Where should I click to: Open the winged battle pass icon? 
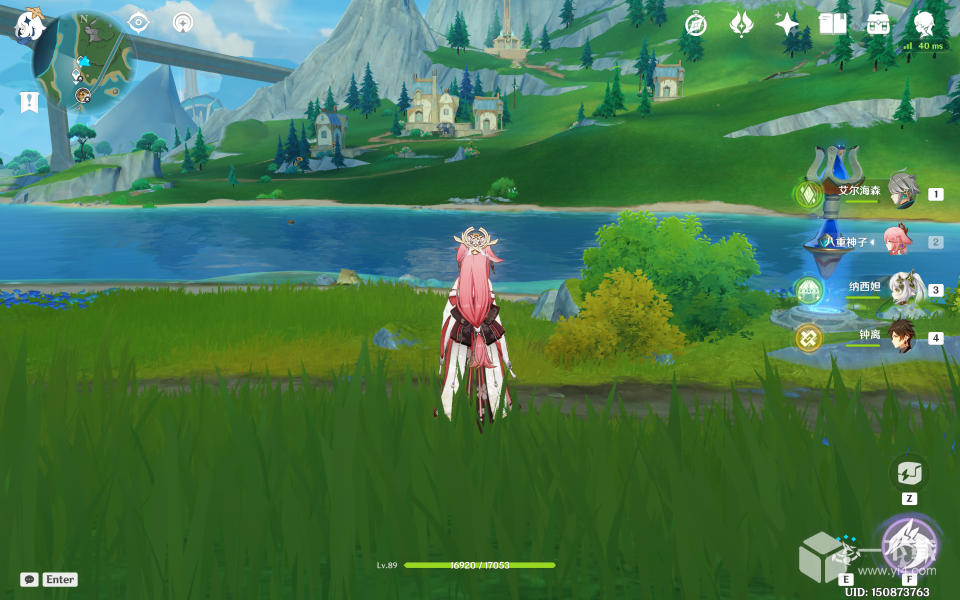[741, 24]
